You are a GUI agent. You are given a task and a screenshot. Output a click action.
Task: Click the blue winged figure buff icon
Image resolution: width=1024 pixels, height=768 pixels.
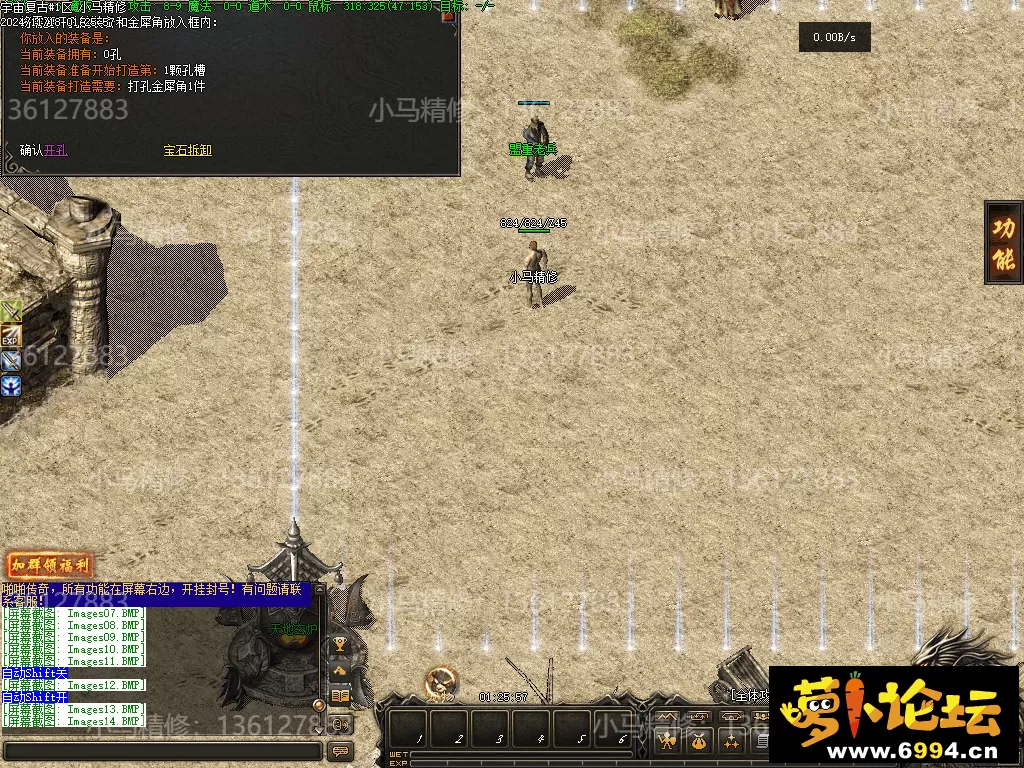coord(11,385)
